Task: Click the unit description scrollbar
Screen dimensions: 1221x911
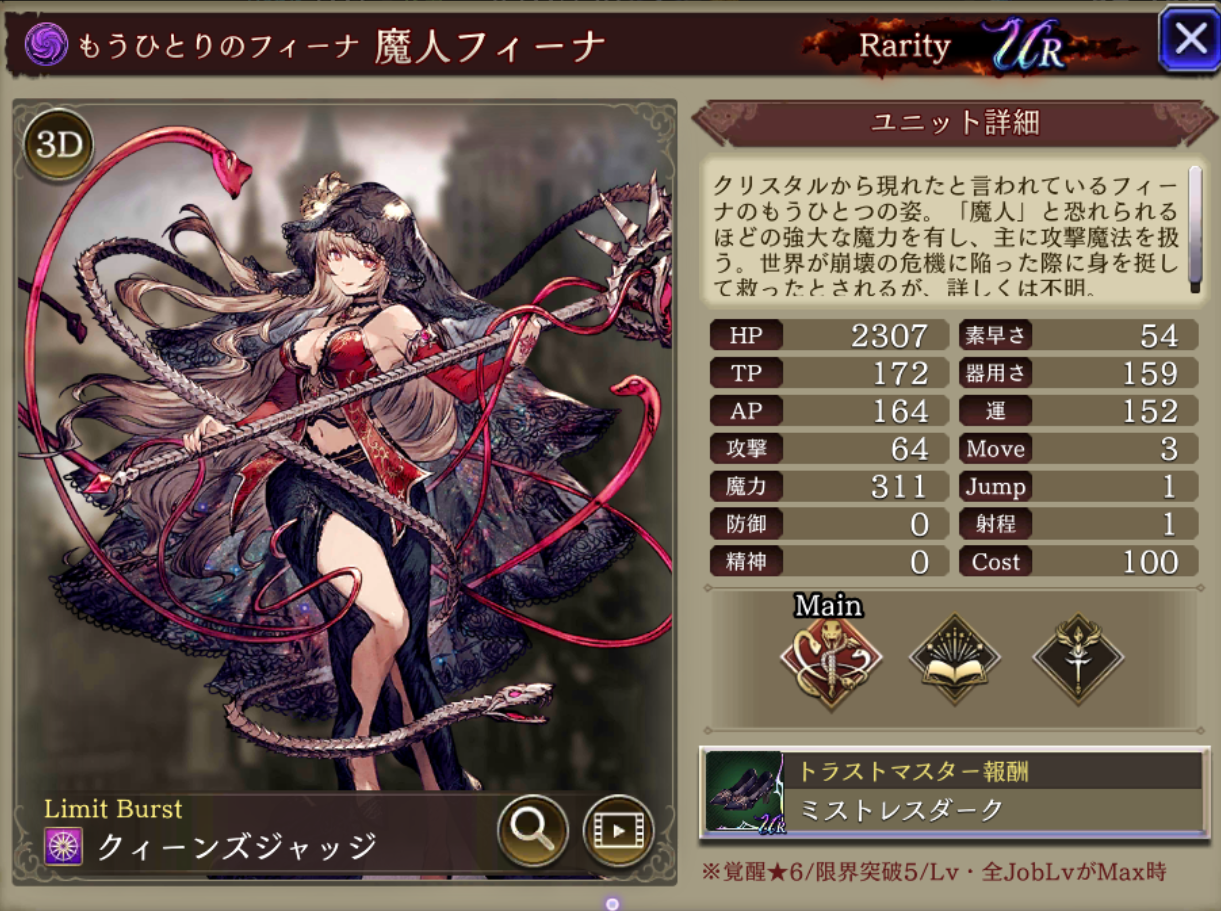Action: [1194, 229]
